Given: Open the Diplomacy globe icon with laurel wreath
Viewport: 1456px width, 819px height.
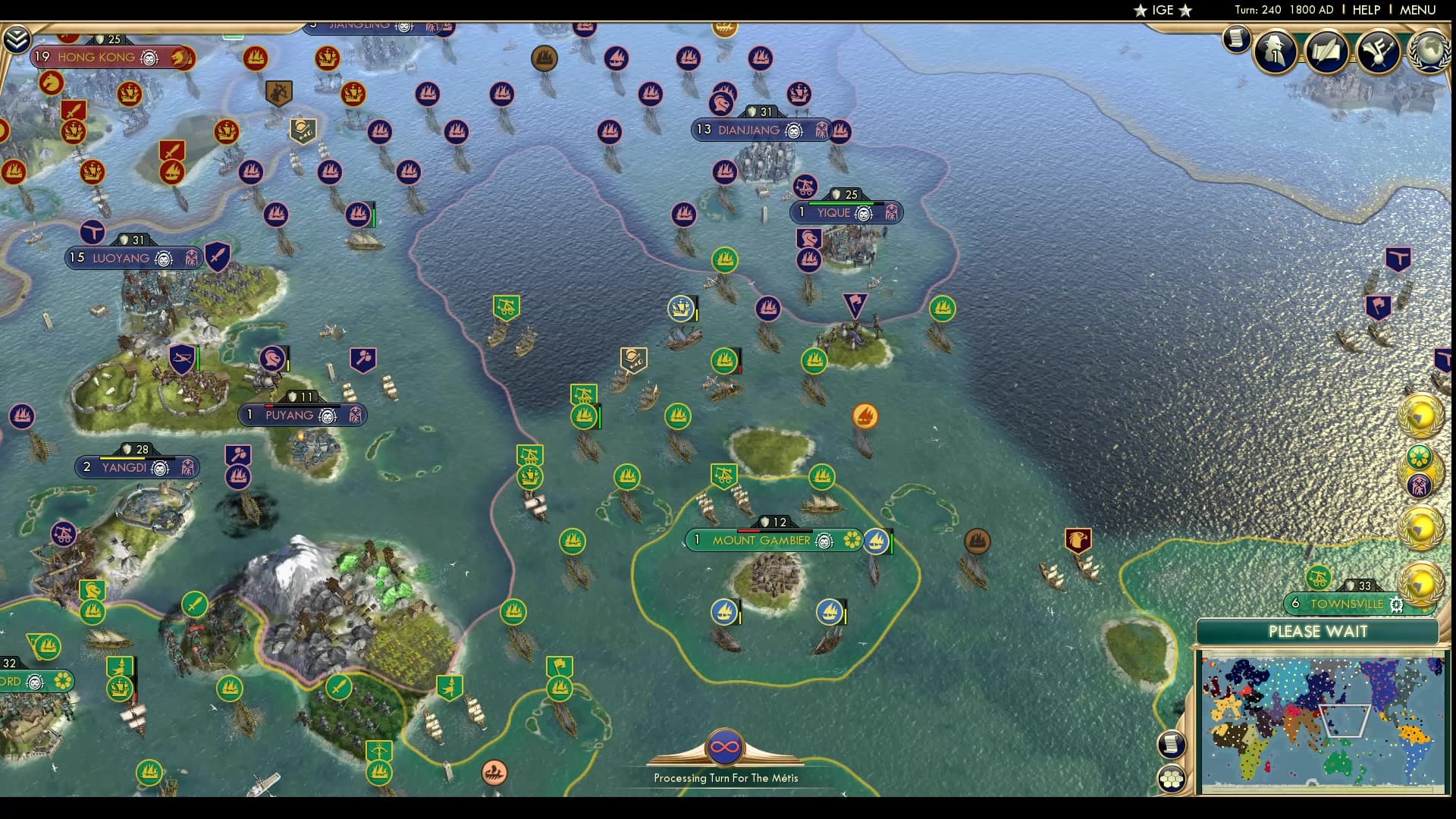Looking at the screenshot, I should coord(1429,53).
